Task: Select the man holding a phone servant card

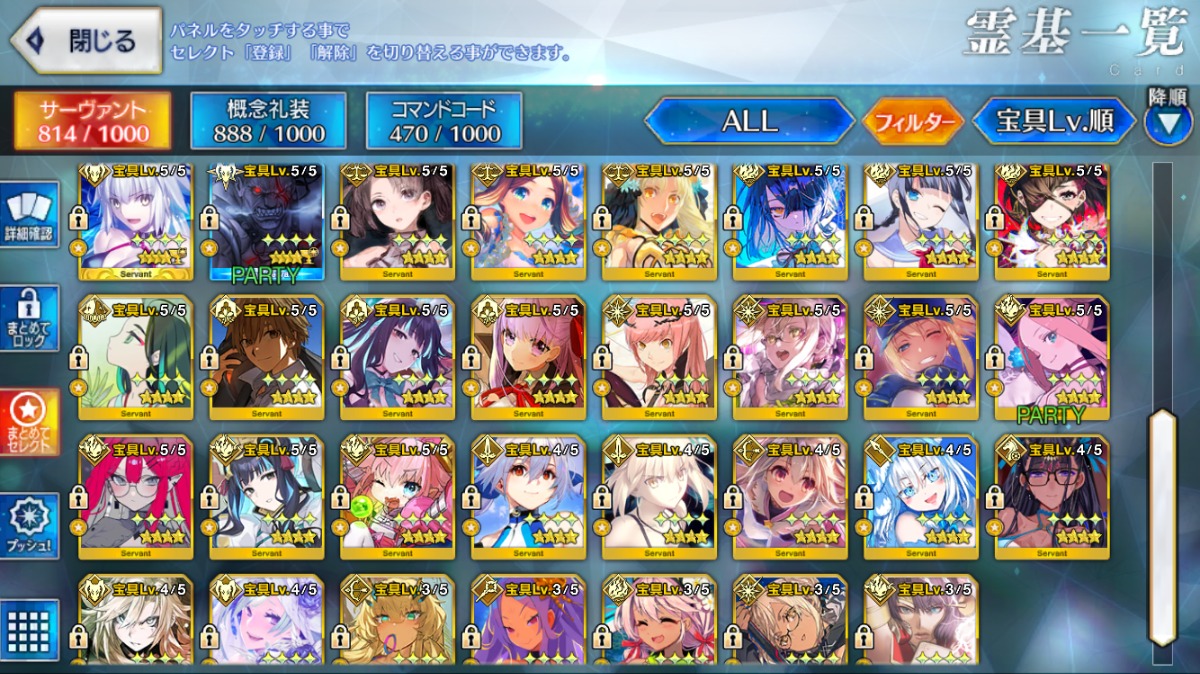Action: (266, 357)
